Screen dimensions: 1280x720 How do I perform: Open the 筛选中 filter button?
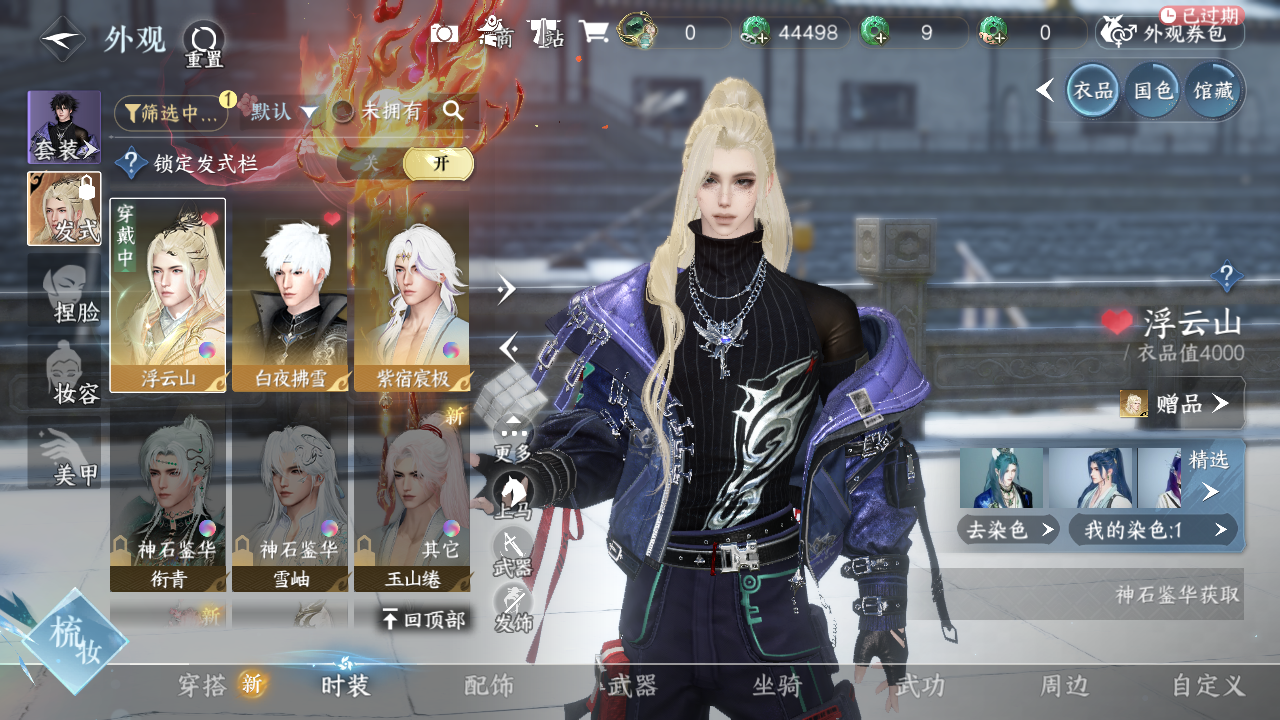[171, 113]
